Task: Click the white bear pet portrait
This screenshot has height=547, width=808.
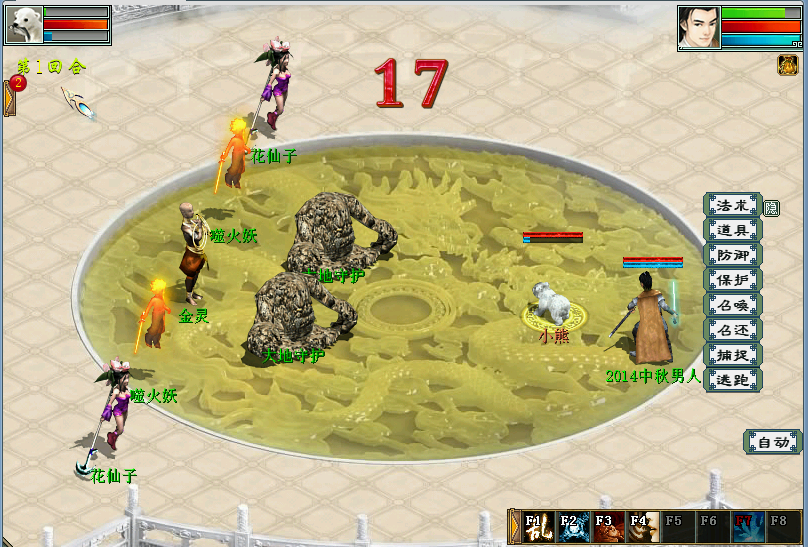Action: pyautogui.click(x=23, y=25)
